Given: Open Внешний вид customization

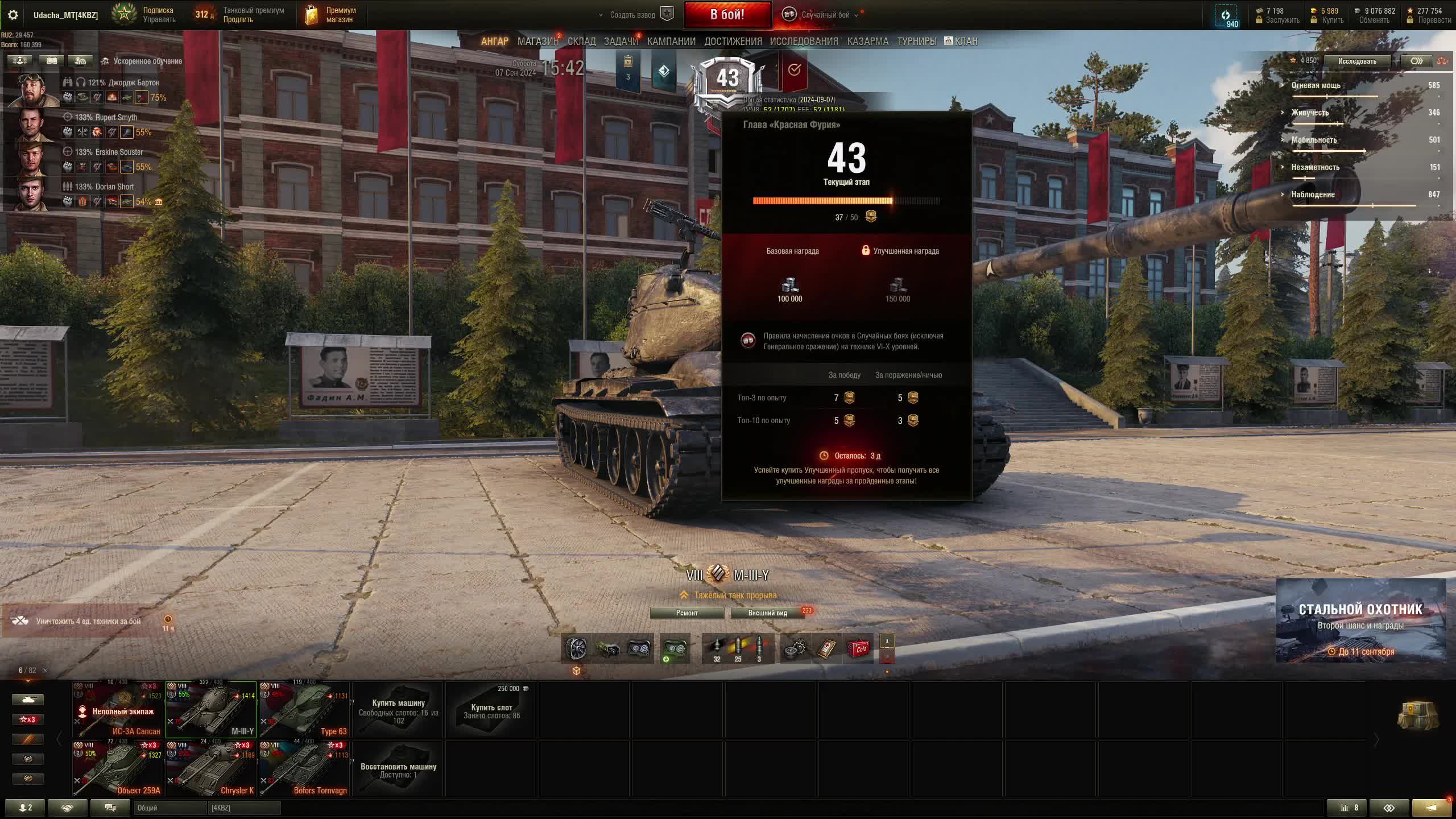Looking at the screenshot, I should tap(767, 613).
